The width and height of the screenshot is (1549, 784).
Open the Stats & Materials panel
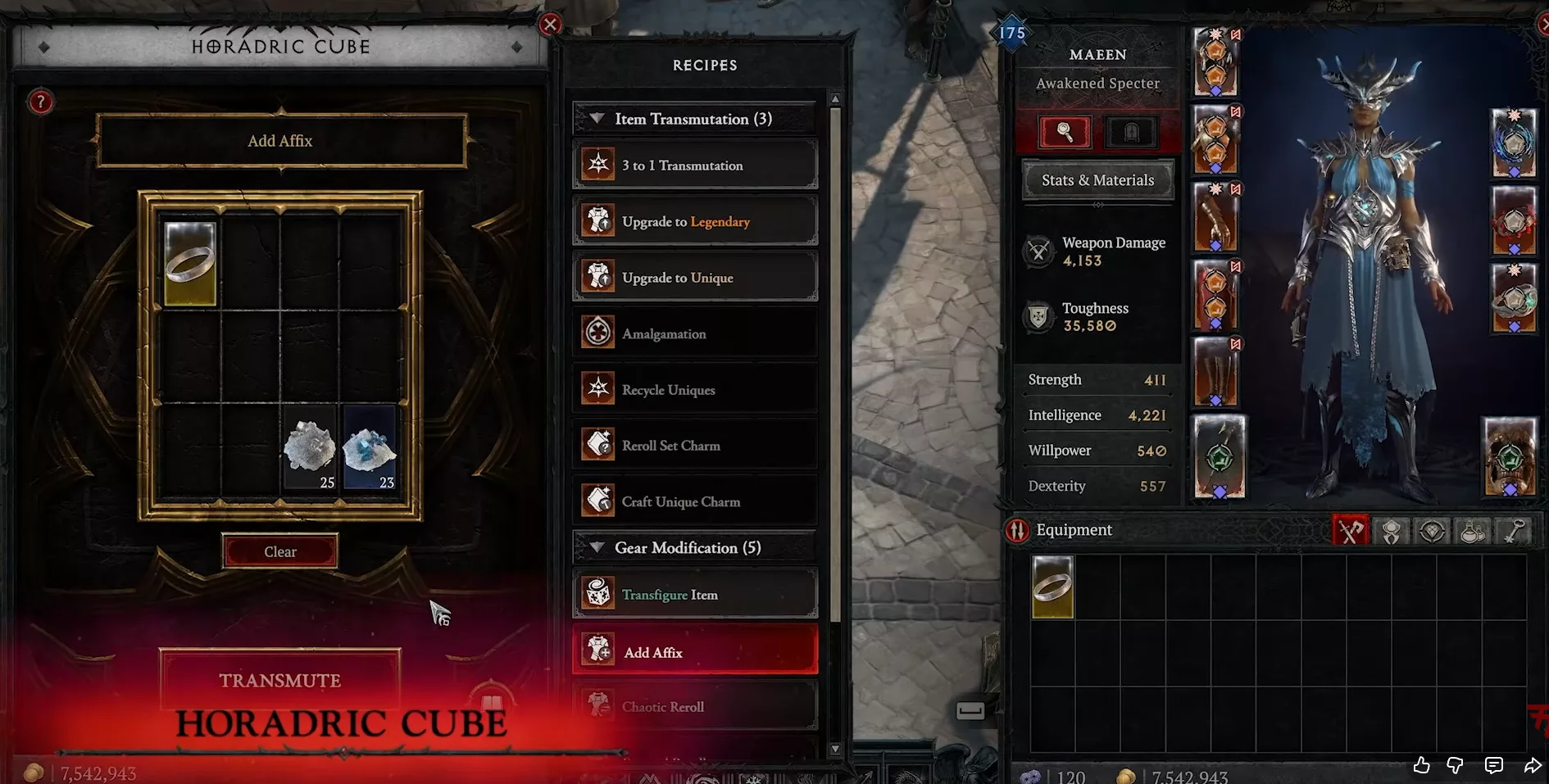point(1097,180)
